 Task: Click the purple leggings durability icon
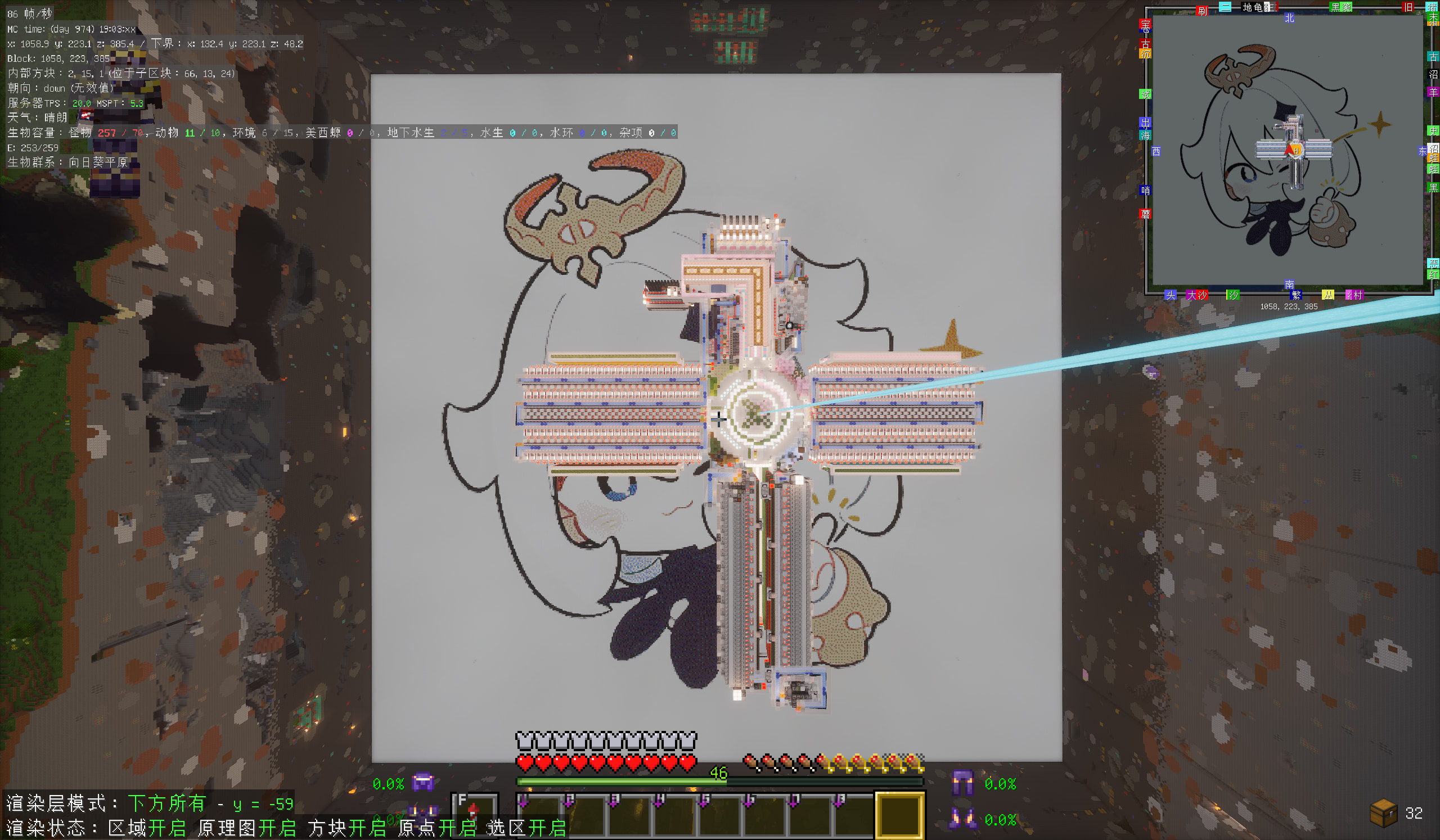coord(962,783)
